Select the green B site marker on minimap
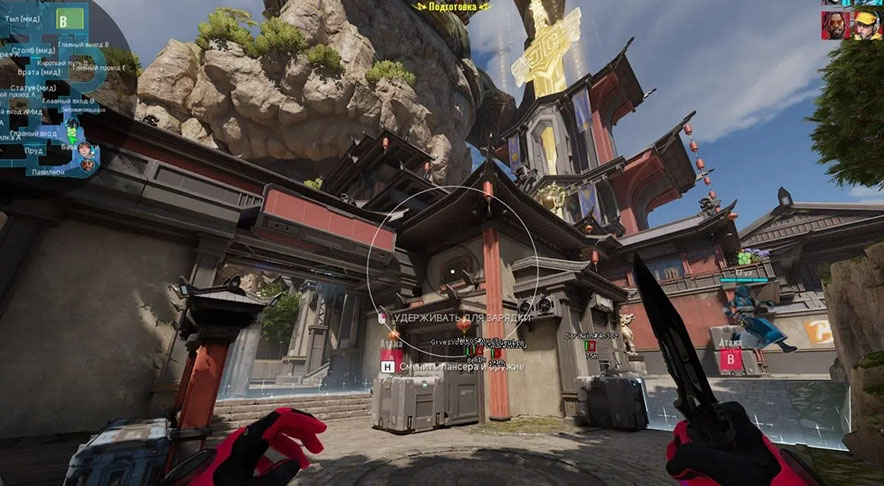 pos(70,18)
